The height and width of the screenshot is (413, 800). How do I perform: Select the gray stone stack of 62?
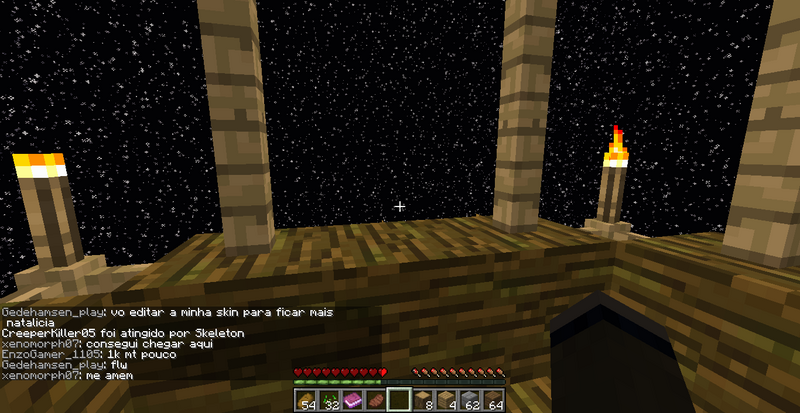coord(471,401)
